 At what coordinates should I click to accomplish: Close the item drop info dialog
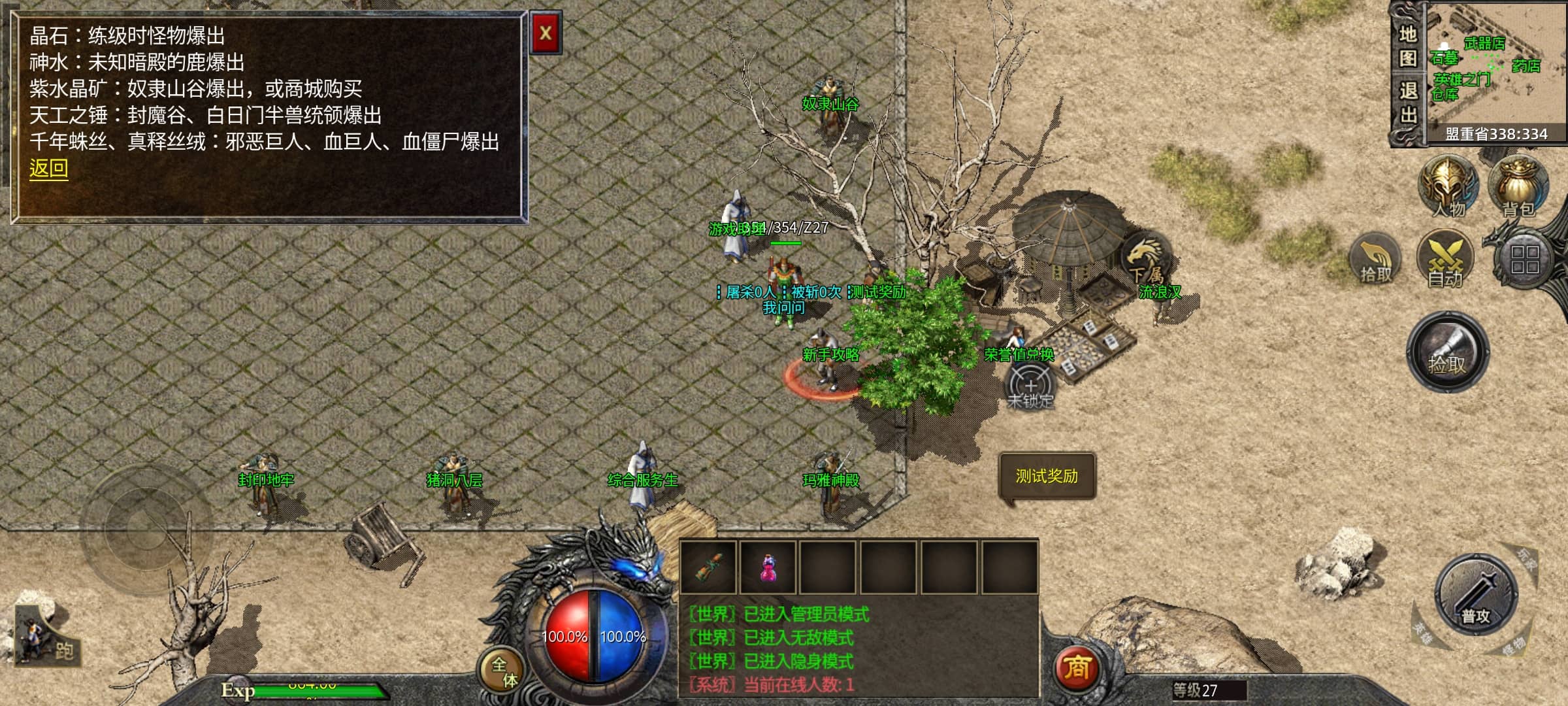pos(546,33)
